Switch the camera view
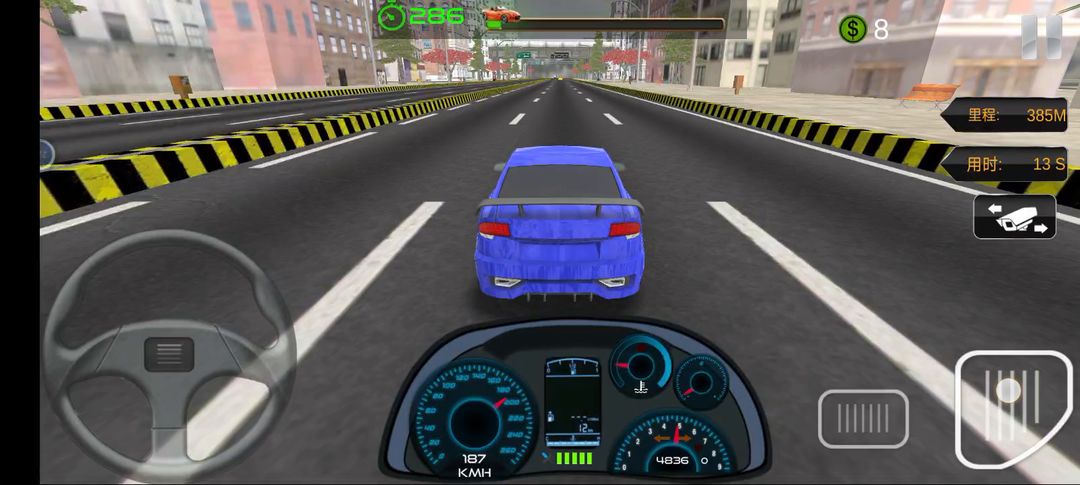1080x485 pixels. pyautogui.click(x=1014, y=217)
